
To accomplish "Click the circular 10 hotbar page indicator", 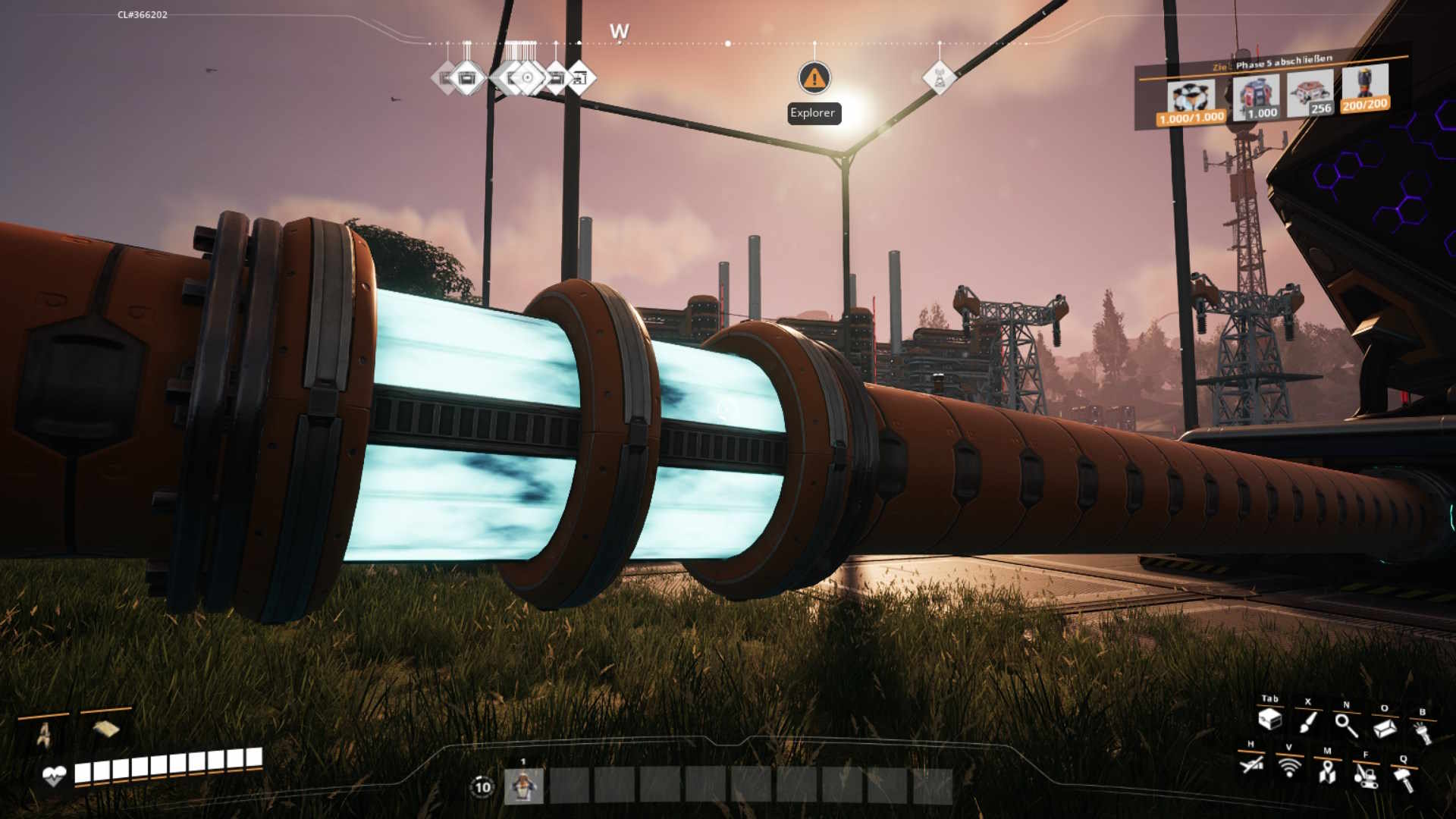I will [x=481, y=789].
